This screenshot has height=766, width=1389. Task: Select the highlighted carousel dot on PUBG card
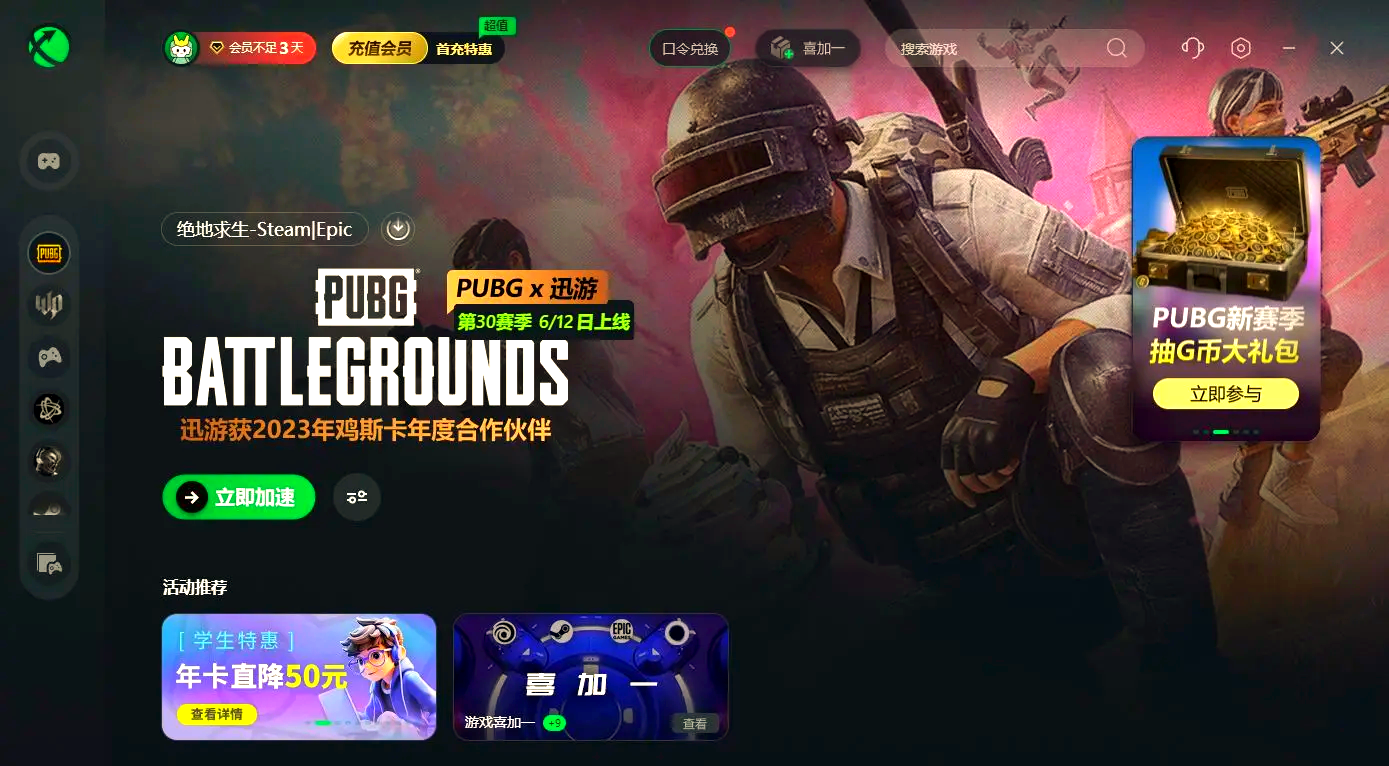click(1220, 433)
